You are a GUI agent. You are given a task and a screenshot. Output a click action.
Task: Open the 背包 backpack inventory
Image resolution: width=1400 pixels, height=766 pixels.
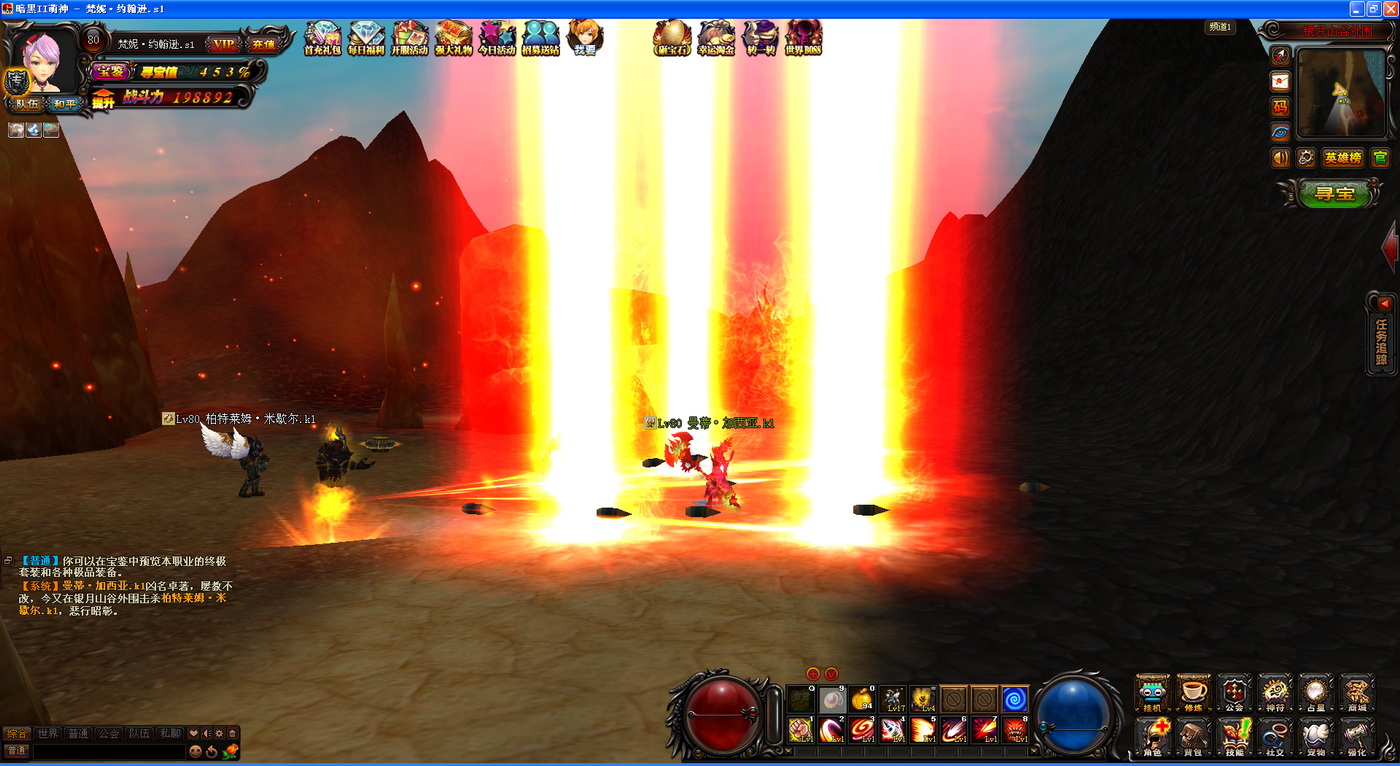tap(1193, 737)
